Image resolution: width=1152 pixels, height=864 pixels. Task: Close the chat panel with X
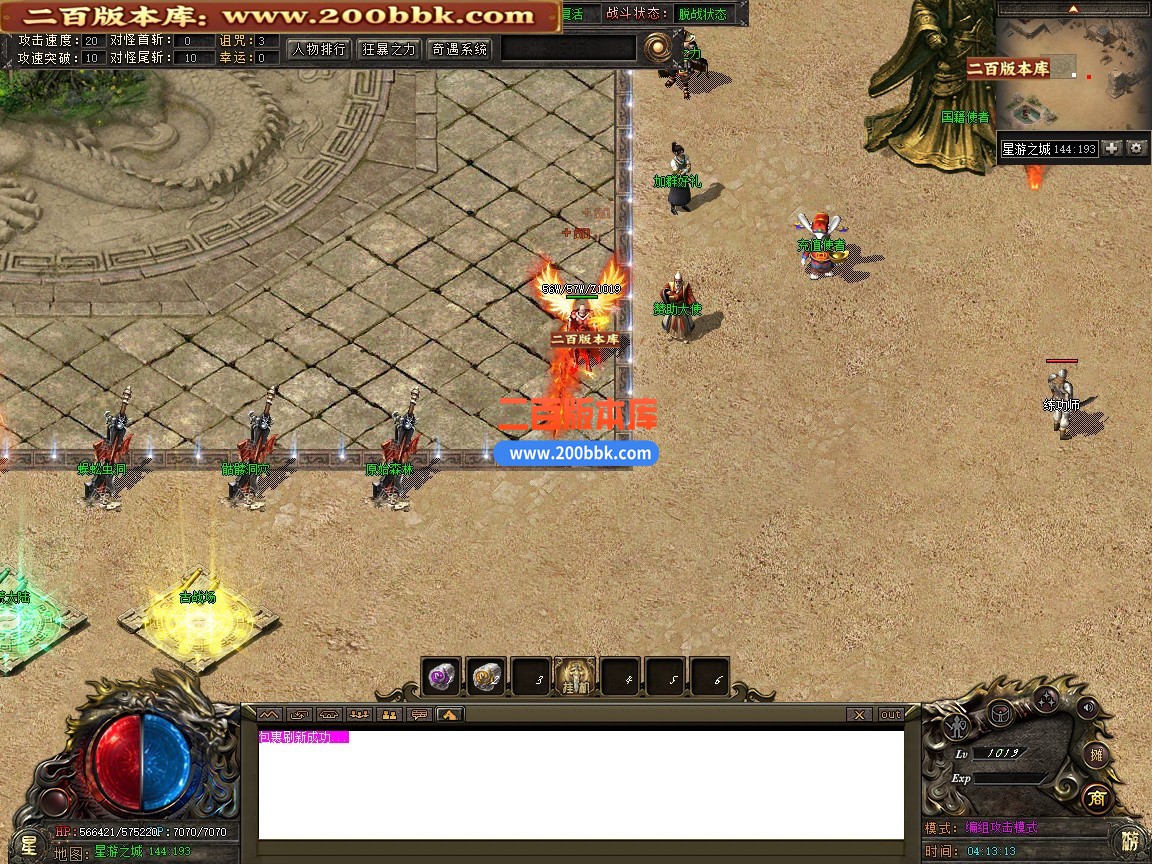point(858,714)
